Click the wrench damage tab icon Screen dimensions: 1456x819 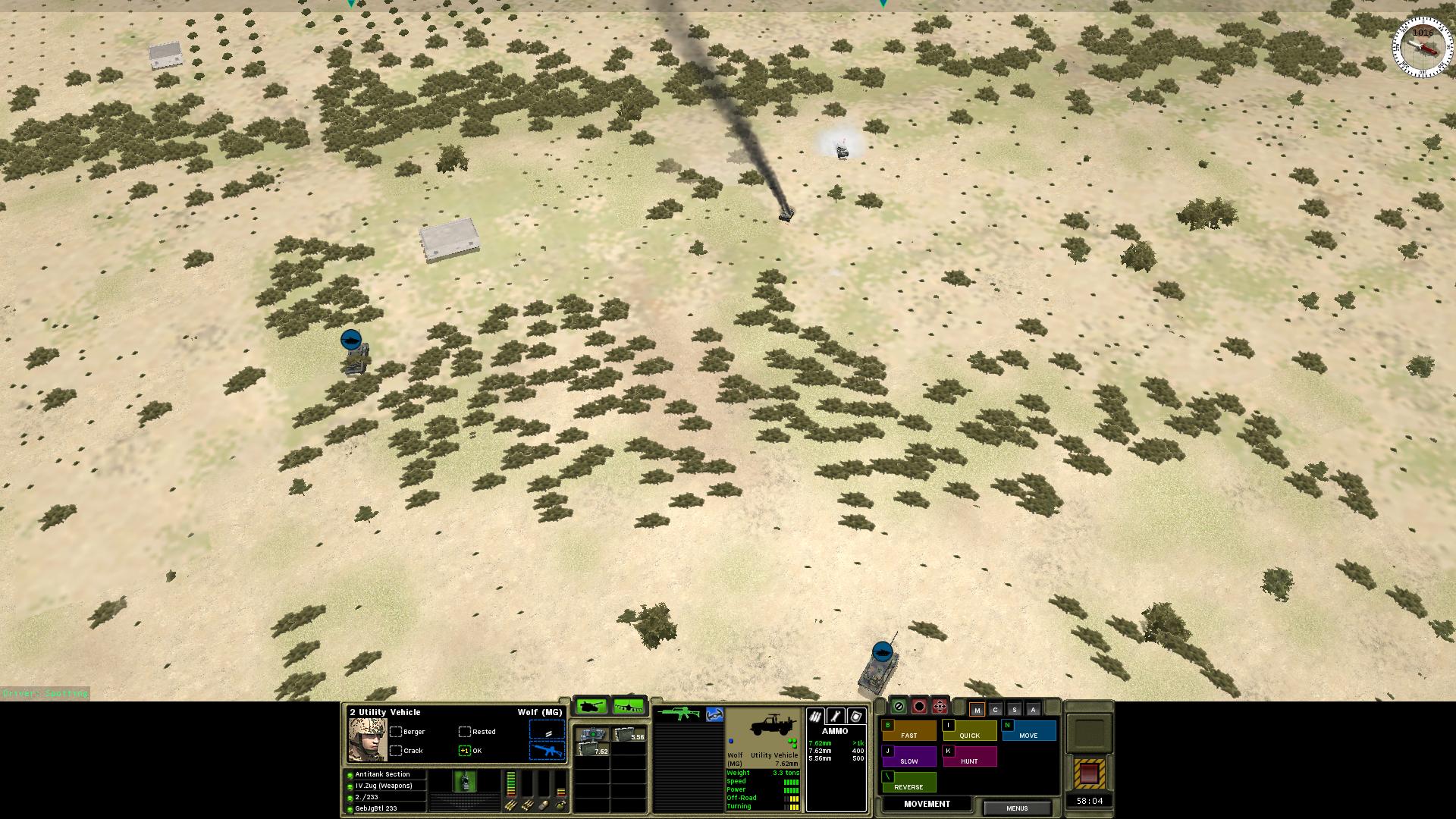[x=836, y=717]
